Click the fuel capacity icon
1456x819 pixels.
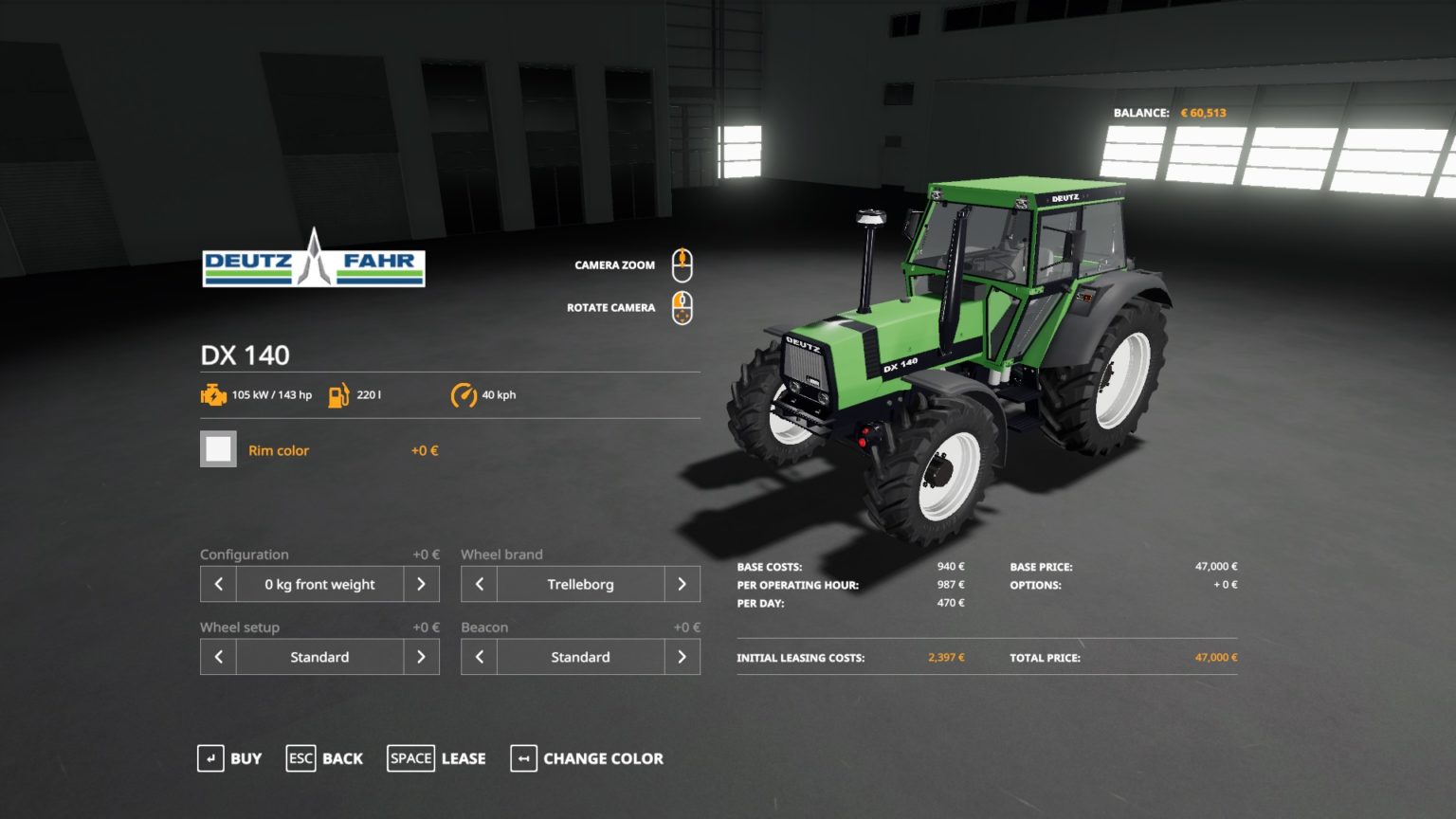pos(337,394)
